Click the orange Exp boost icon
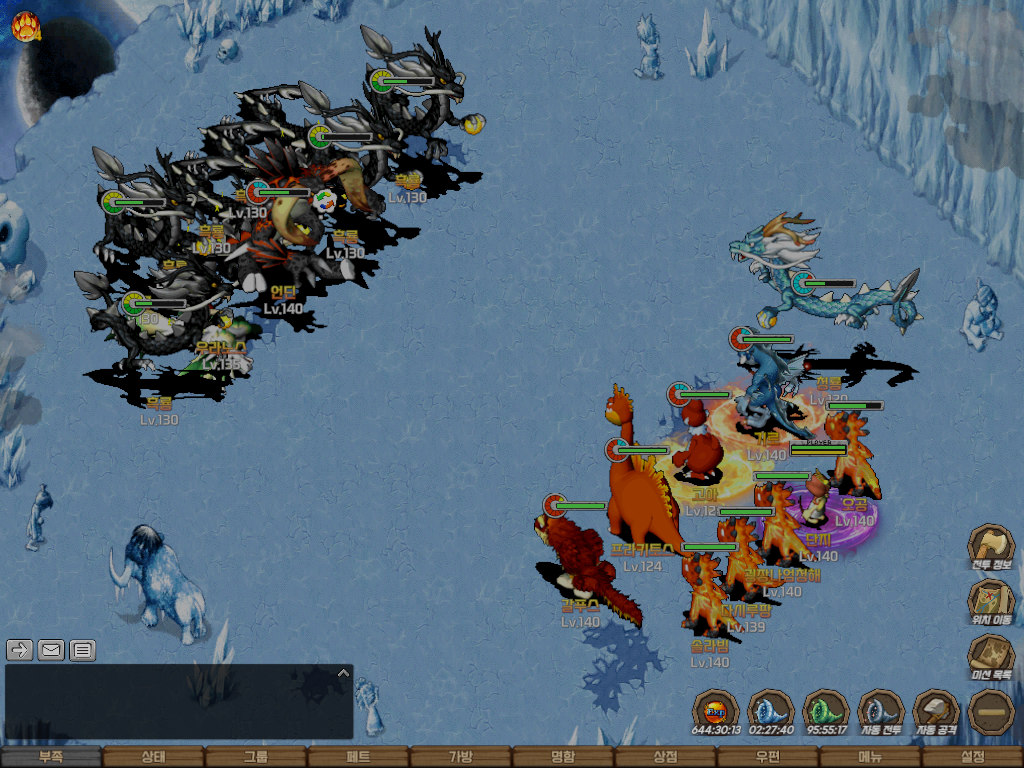This screenshot has height=768, width=1024. pyautogui.click(x=716, y=713)
